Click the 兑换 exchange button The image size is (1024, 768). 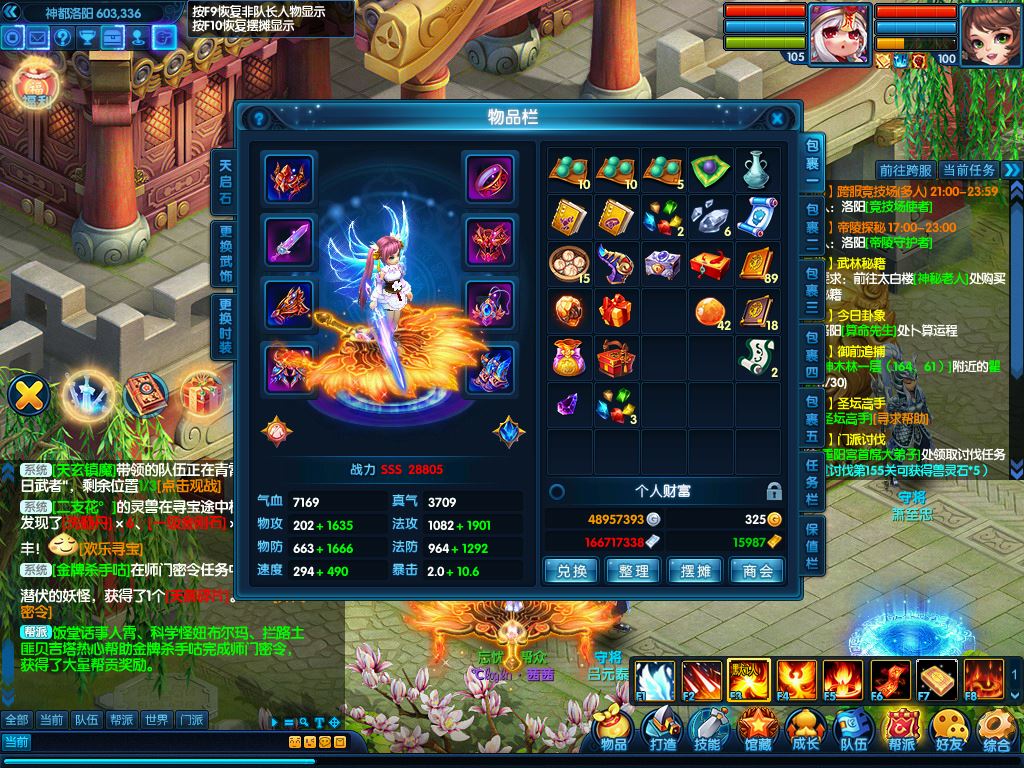[571, 571]
